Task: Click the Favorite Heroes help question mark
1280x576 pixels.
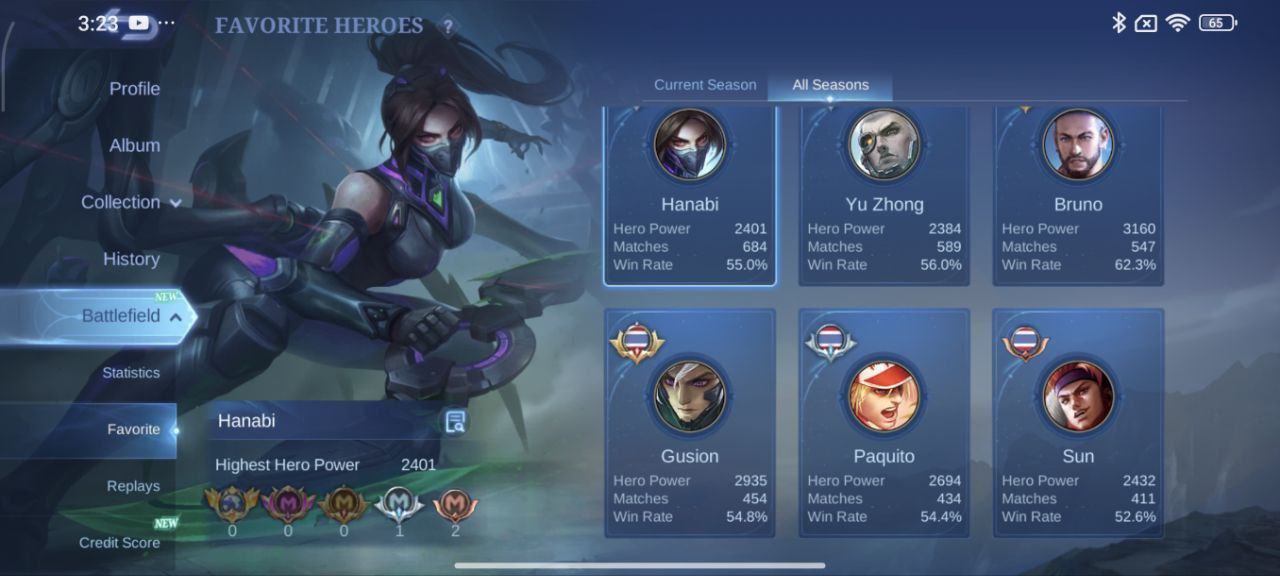Action: tap(448, 27)
